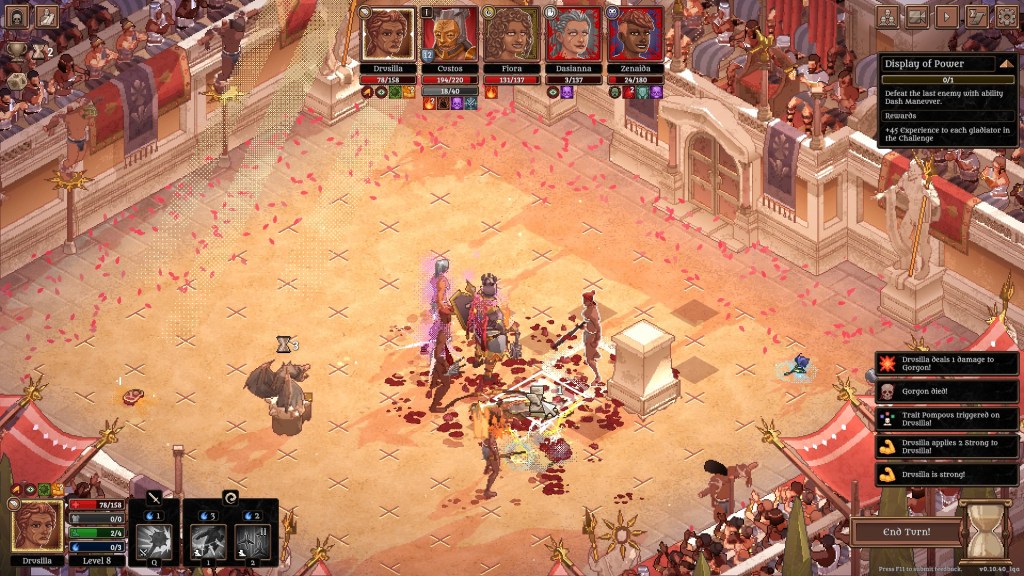Activate the ability in slot 2
The height and width of the screenshot is (576, 1024).
point(252,542)
